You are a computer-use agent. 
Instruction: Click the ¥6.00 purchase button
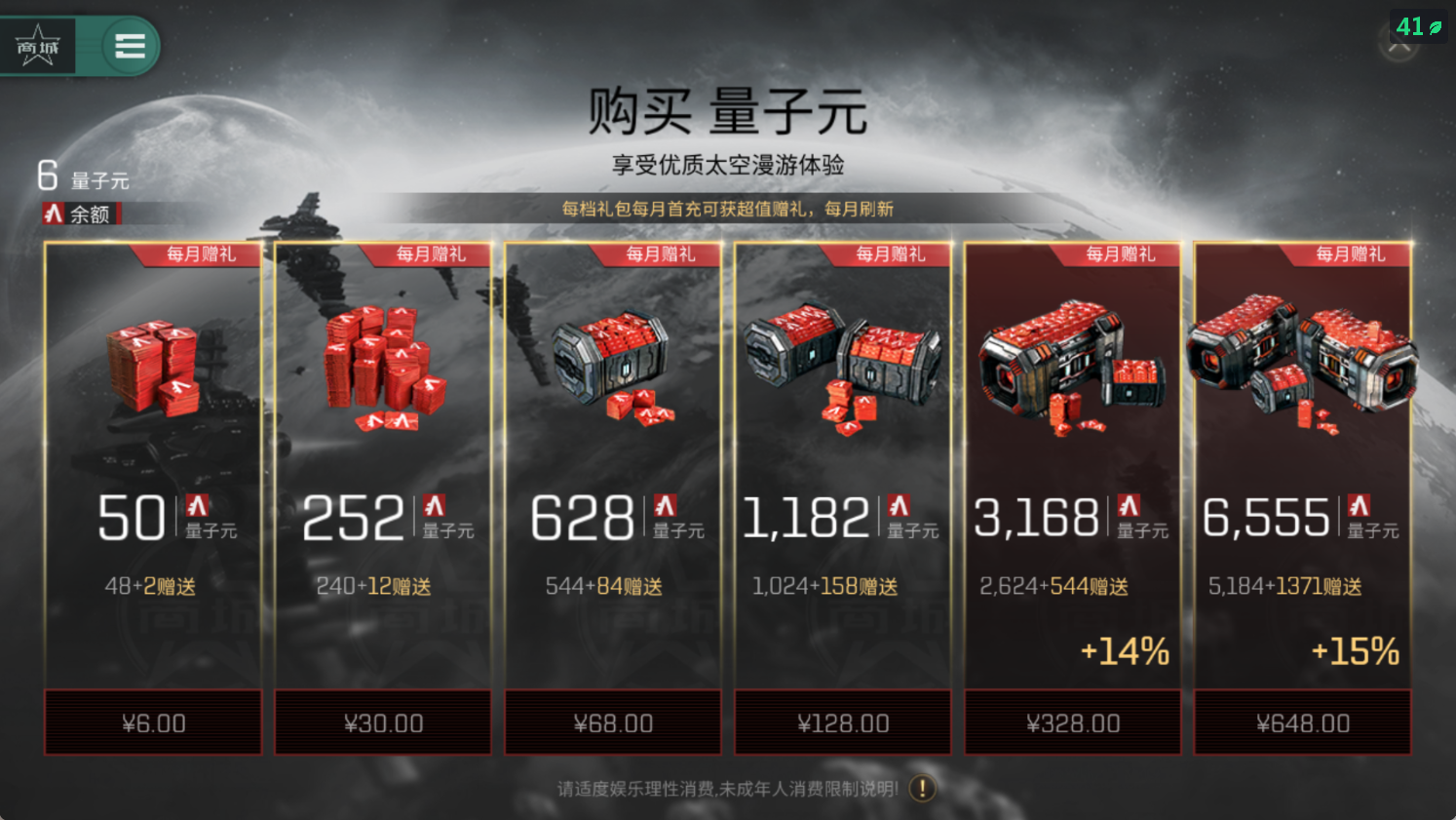pyautogui.click(x=152, y=722)
